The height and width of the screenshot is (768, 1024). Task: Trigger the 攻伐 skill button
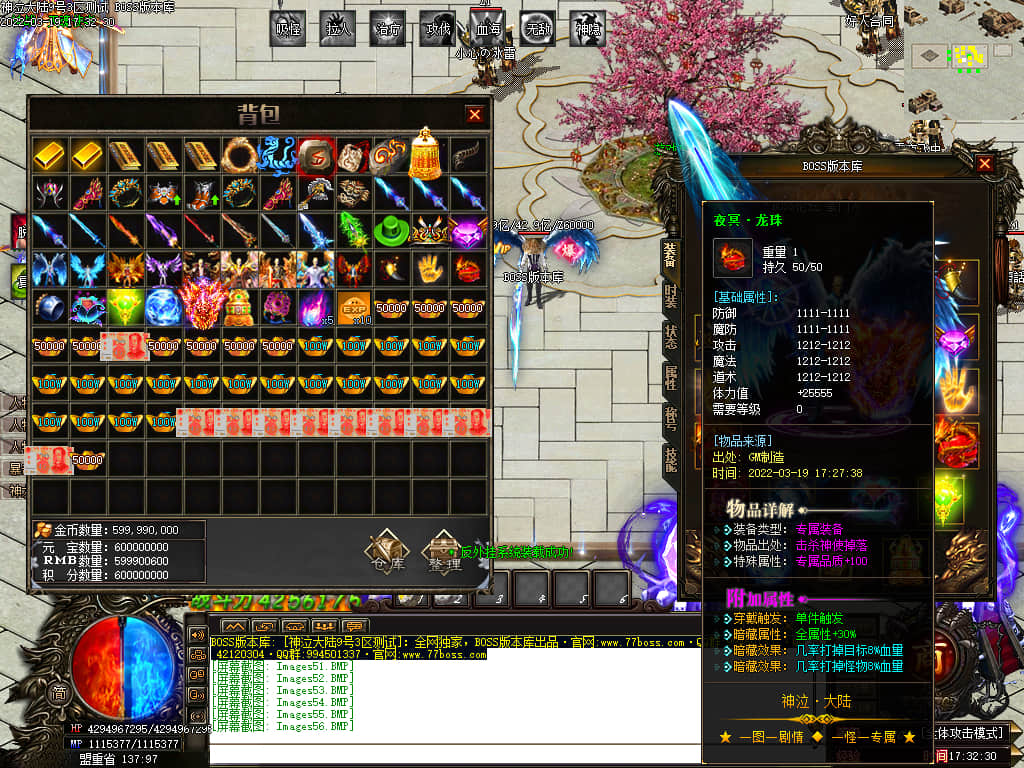pyautogui.click(x=437, y=29)
